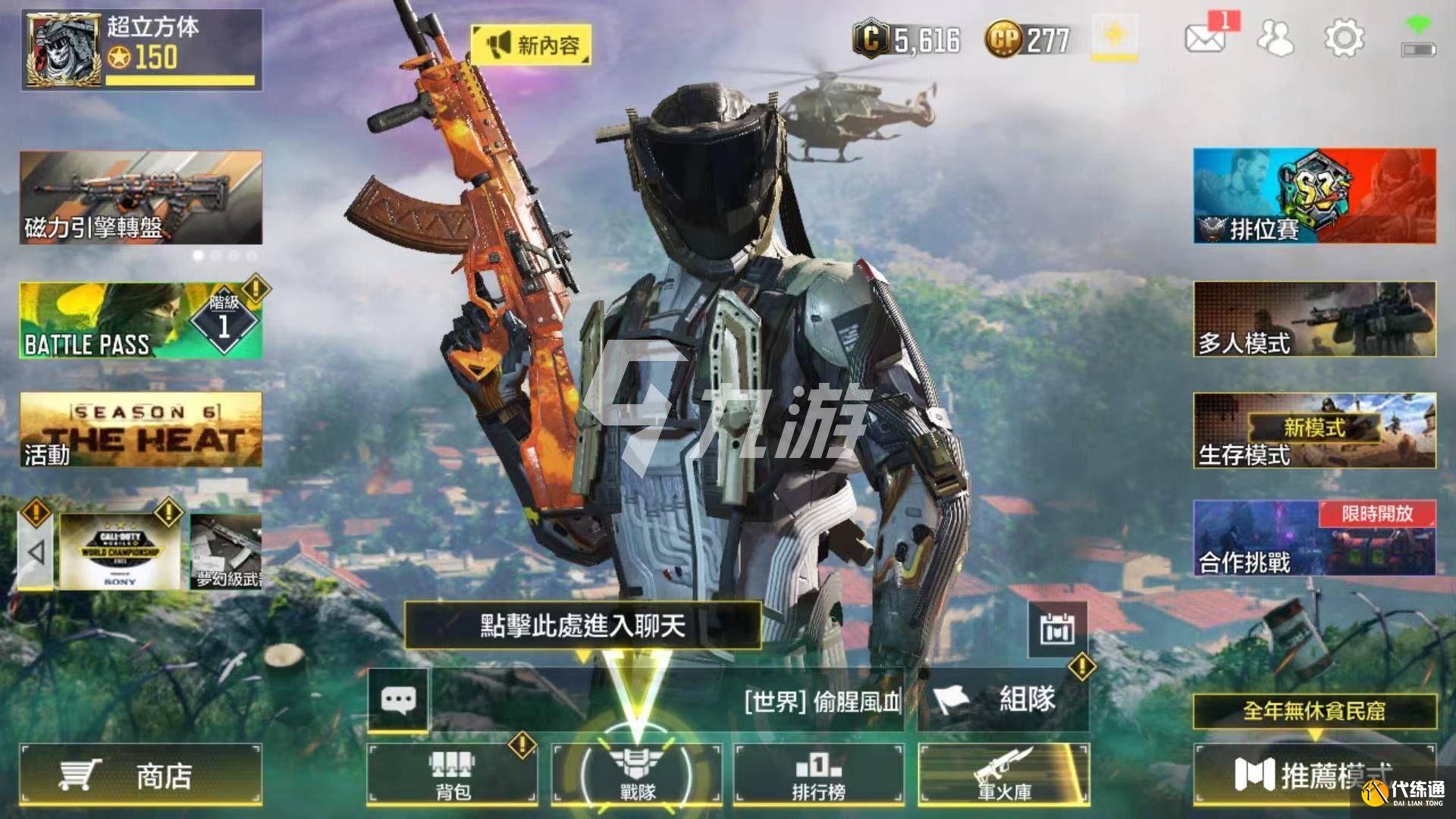
Task: Open the settings gear icon
Action: coord(1344,38)
